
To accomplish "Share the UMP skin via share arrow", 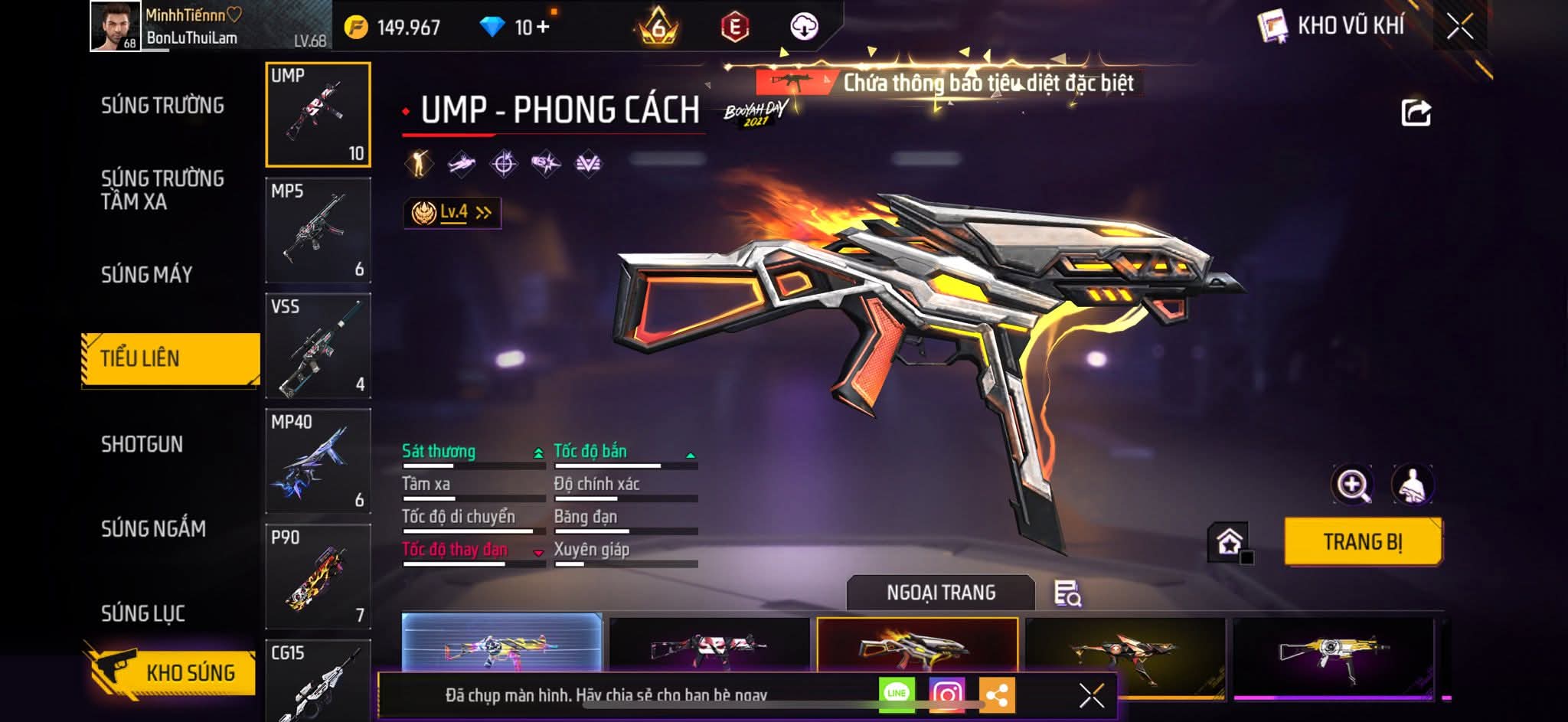I will (x=1416, y=113).
